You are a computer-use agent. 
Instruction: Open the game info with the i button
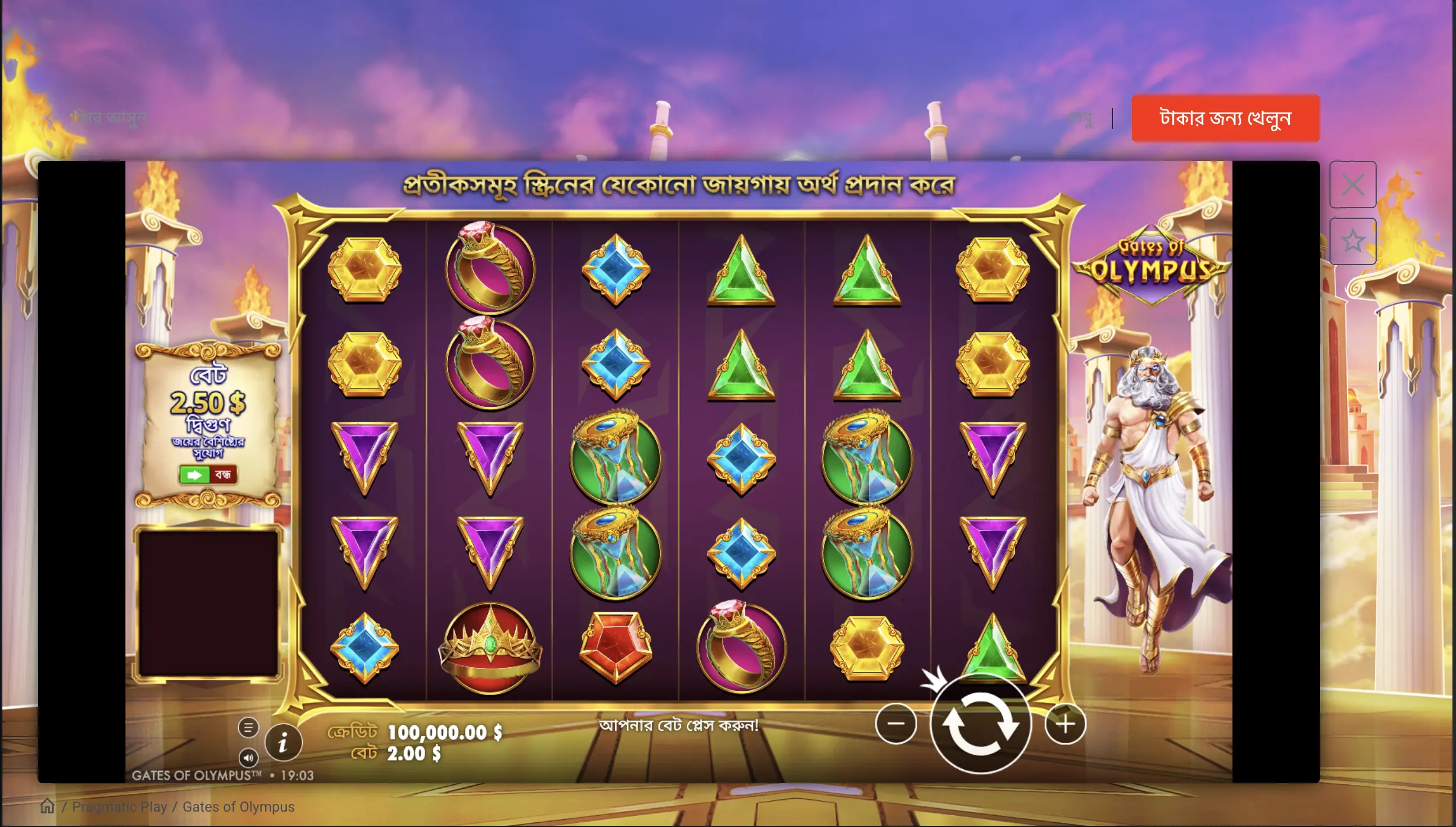click(283, 742)
